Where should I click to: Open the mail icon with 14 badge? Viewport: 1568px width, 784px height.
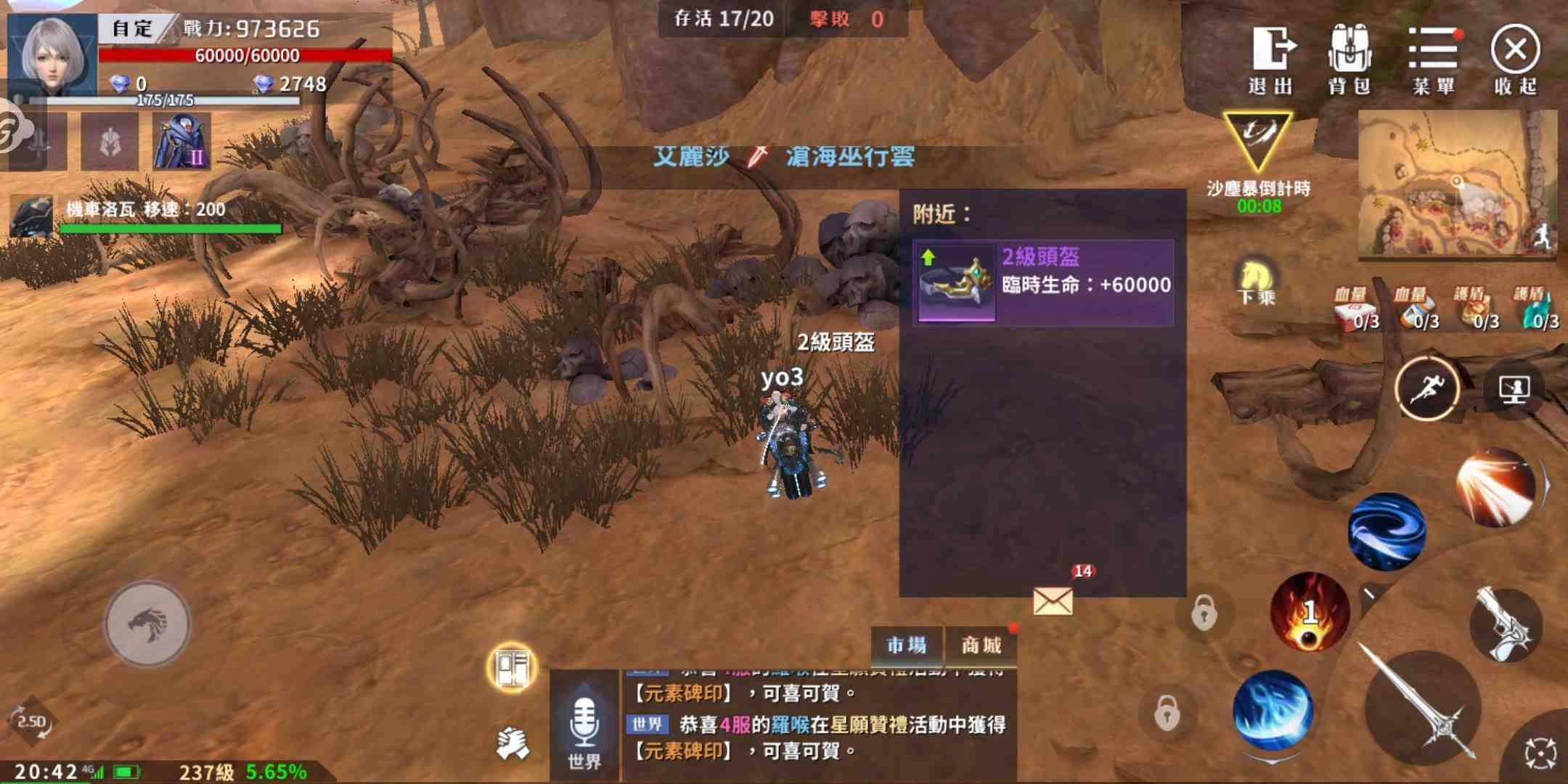pyautogui.click(x=1053, y=602)
